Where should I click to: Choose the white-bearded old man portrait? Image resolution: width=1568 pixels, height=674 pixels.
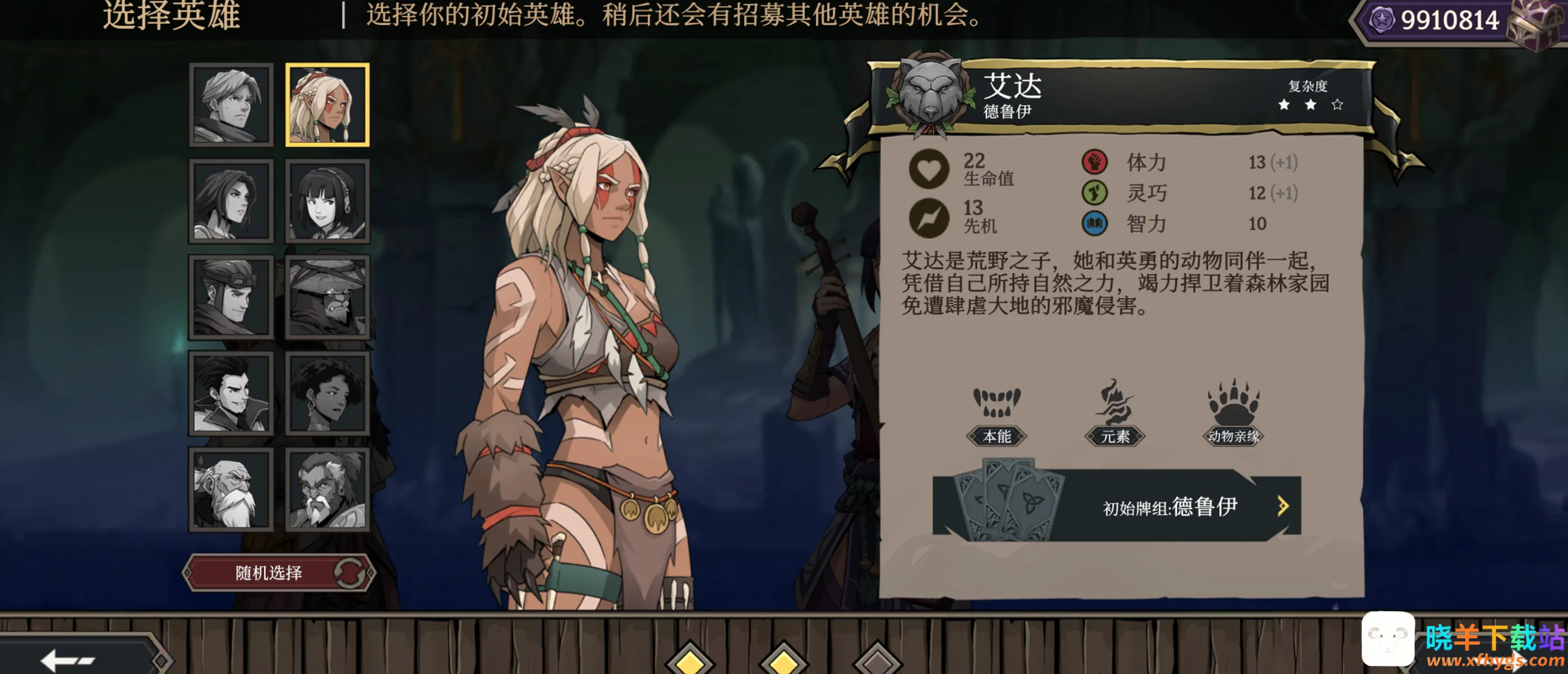[x=230, y=490]
